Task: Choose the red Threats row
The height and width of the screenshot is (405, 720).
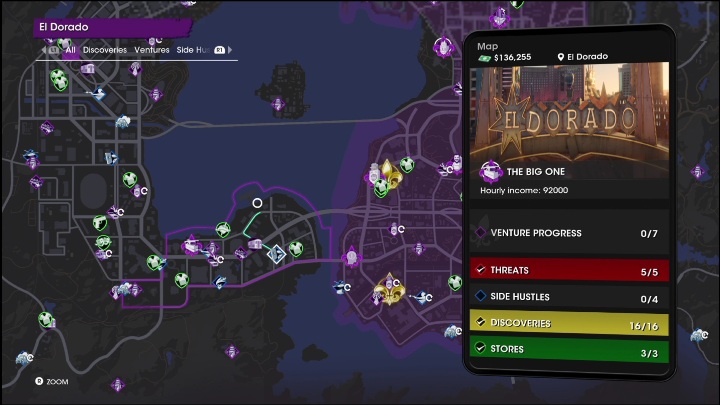Action: 567,270
